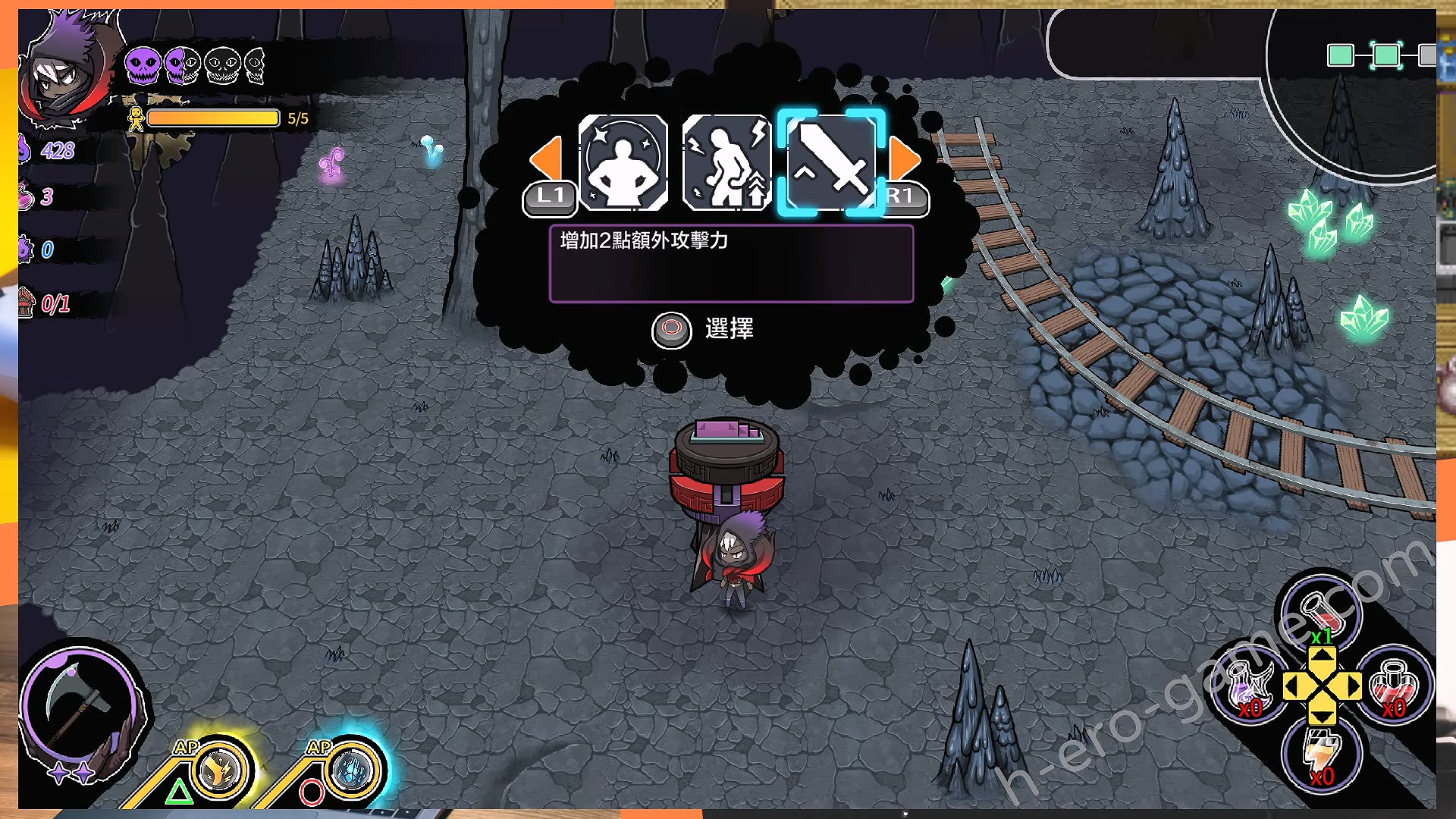Screen dimensions: 1456x819
Task: Pick the running figure lightning upgrade
Action: click(x=726, y=162)
